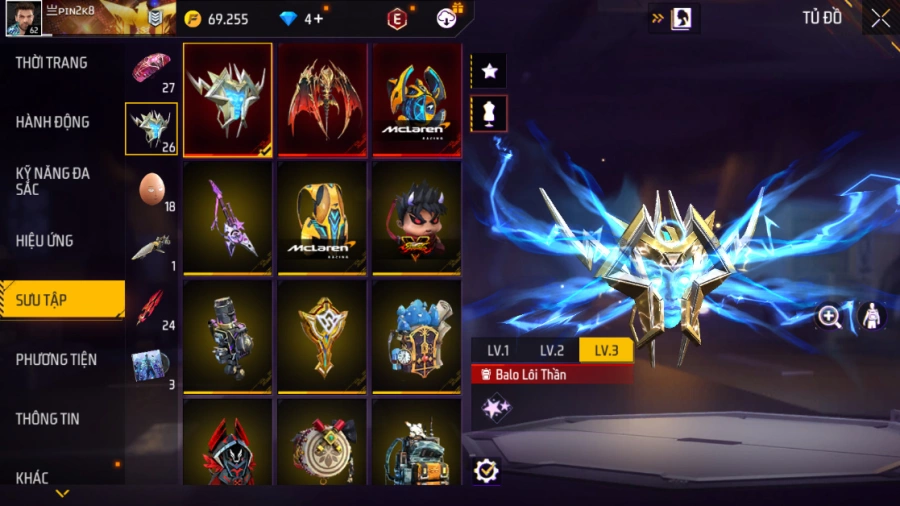Open the egg pet subcategory

point(151,190)
